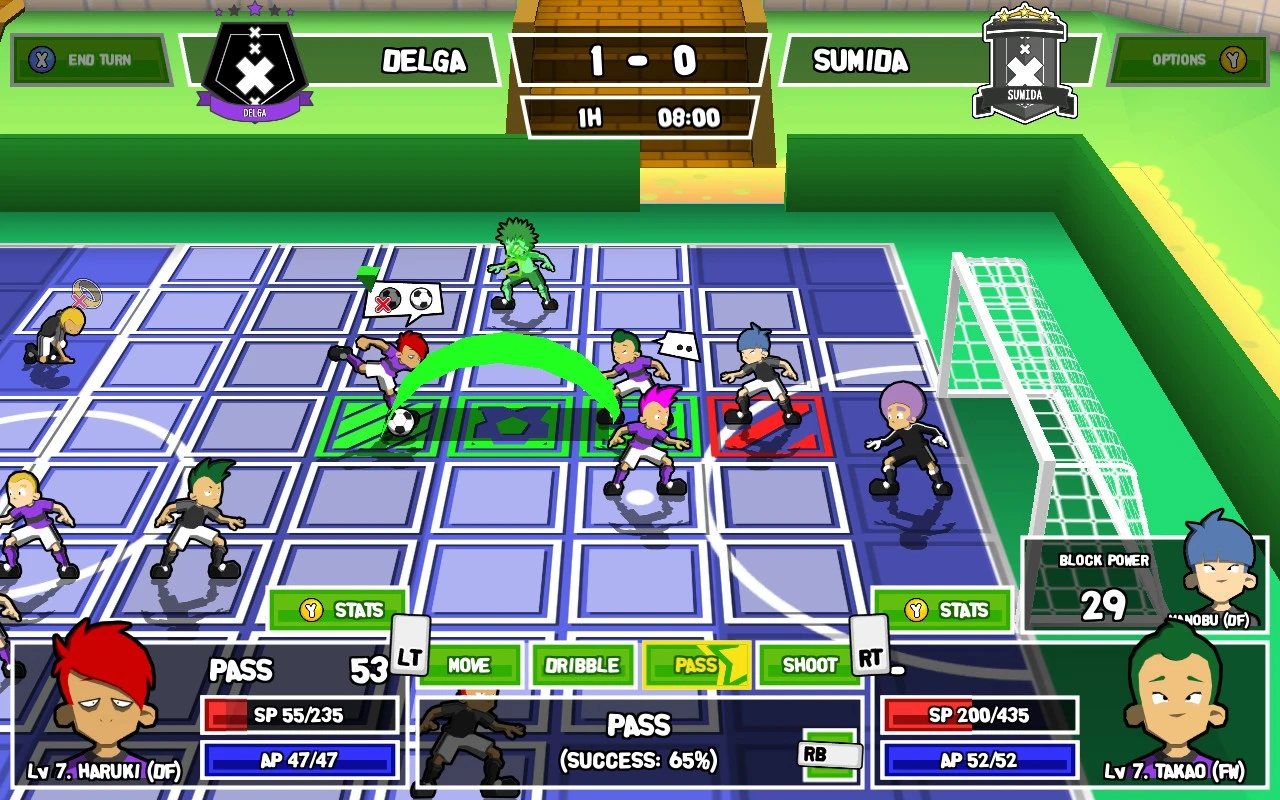This screenshot has width=1280, height=800.
Task: Select the Dribble action
Action: [x=582, y=665]
